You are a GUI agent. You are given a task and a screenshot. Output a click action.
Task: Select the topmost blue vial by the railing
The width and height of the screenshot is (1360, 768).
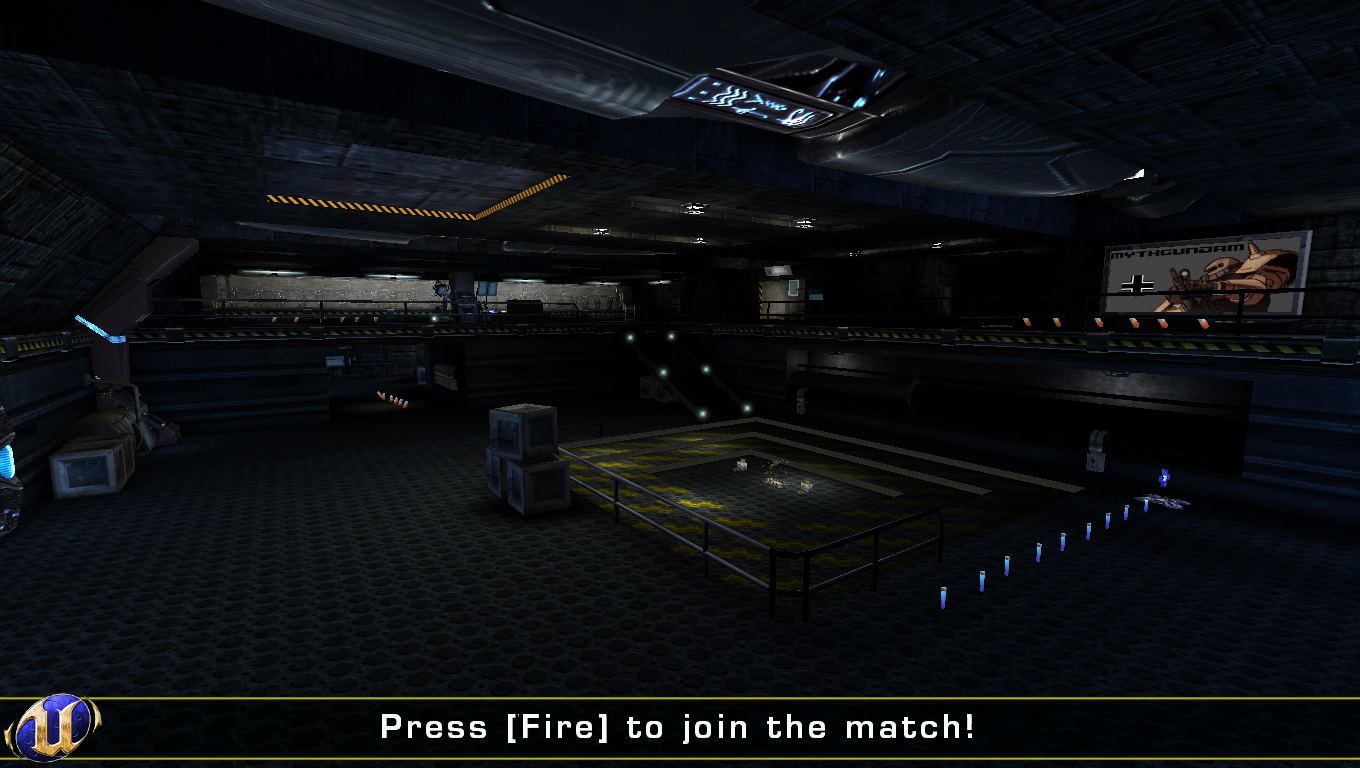[1146, 508]
